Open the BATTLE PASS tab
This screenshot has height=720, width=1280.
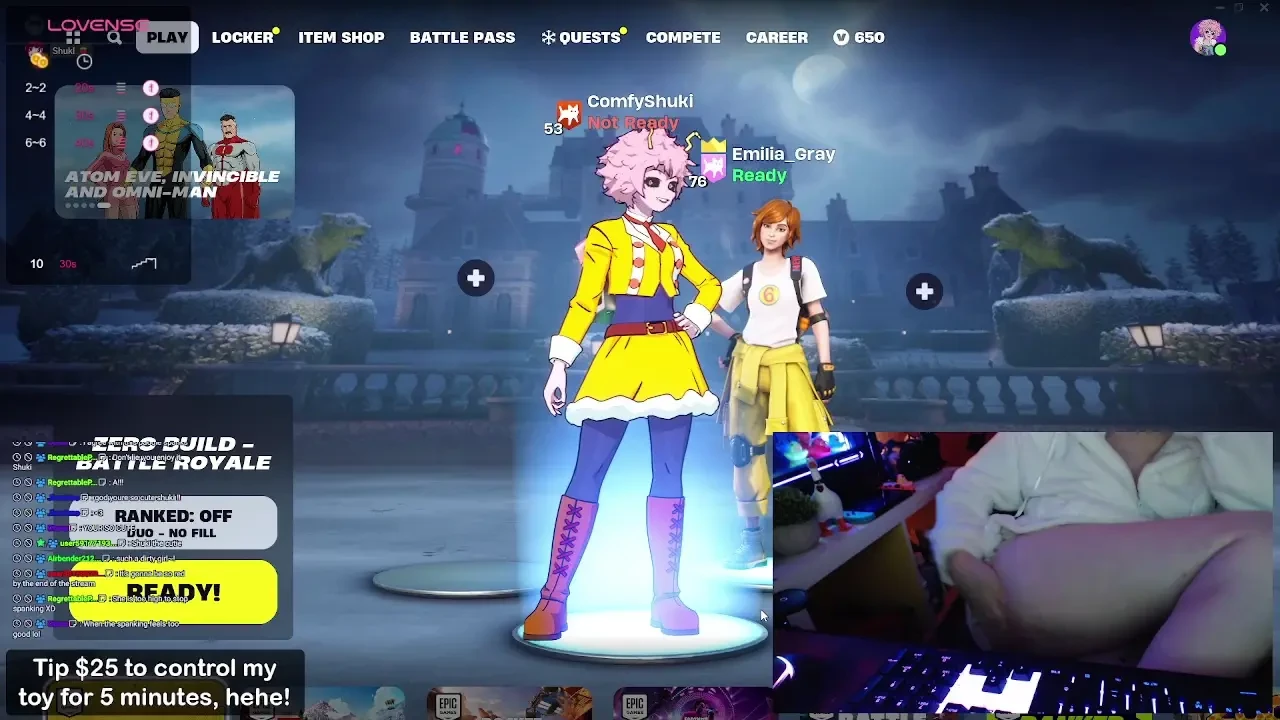[462, 37]
